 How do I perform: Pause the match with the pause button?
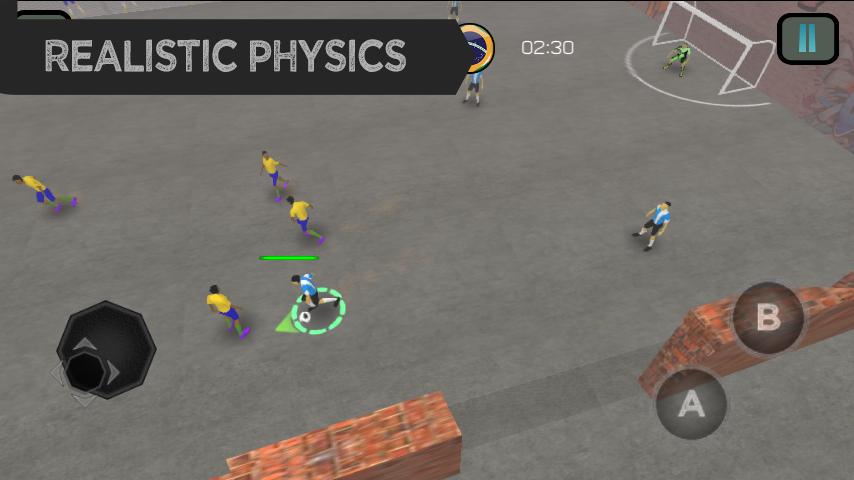[807, 39]
